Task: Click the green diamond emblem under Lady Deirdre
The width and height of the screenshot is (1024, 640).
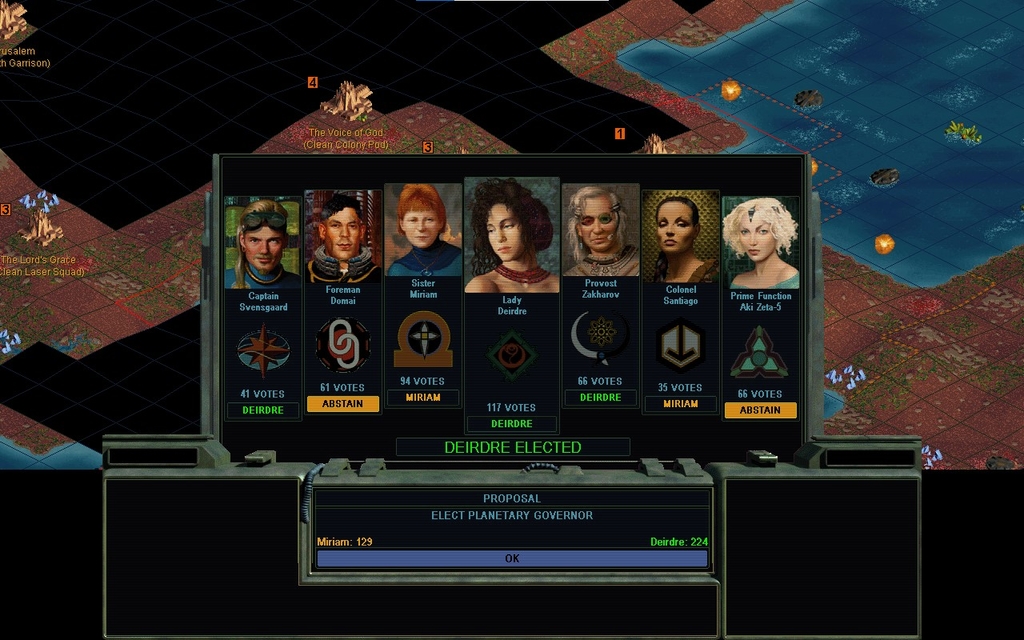Action: pyautogui.click(x=512, y=356)
